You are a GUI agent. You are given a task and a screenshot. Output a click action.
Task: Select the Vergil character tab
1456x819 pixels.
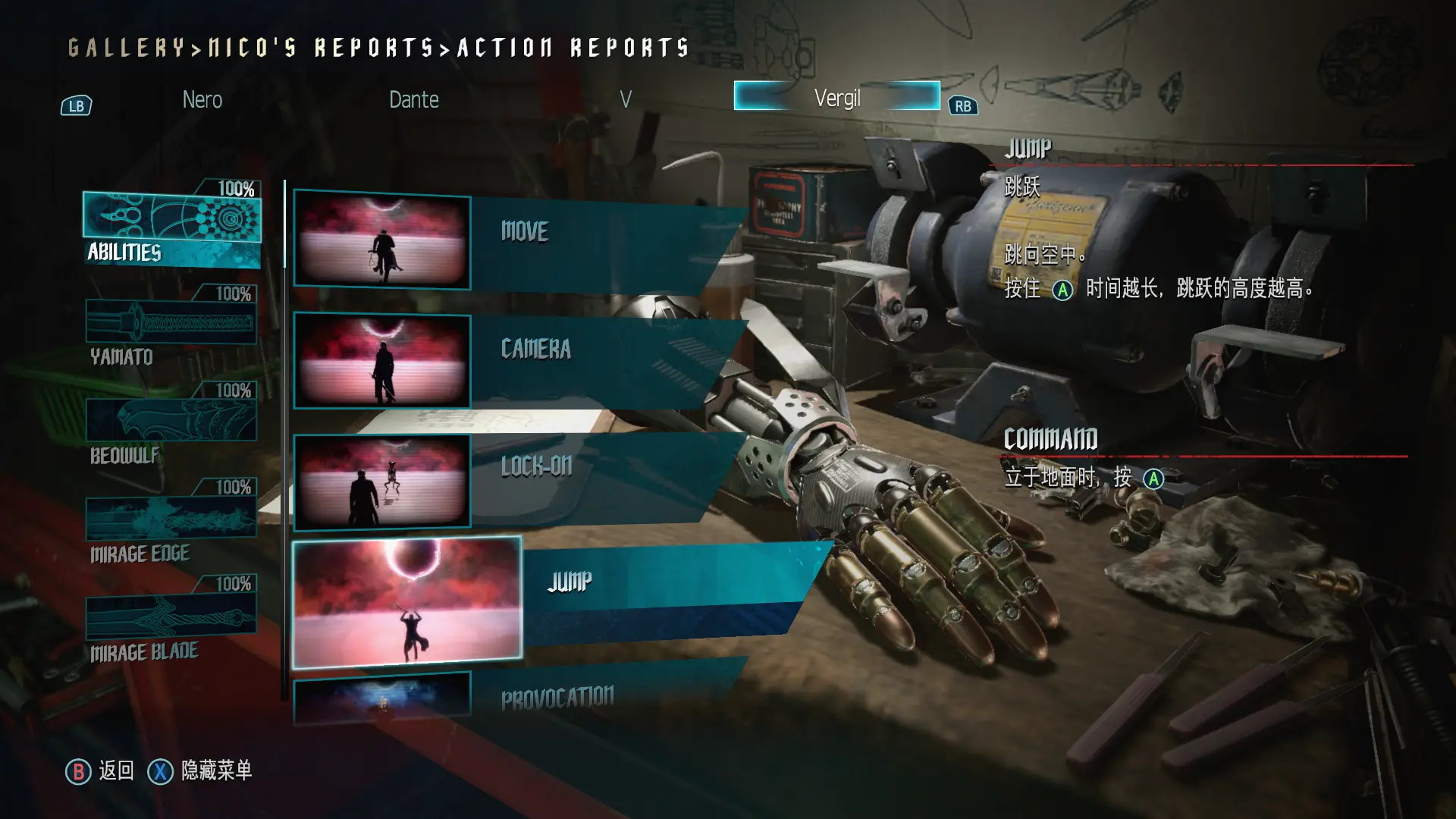[836, 97]
